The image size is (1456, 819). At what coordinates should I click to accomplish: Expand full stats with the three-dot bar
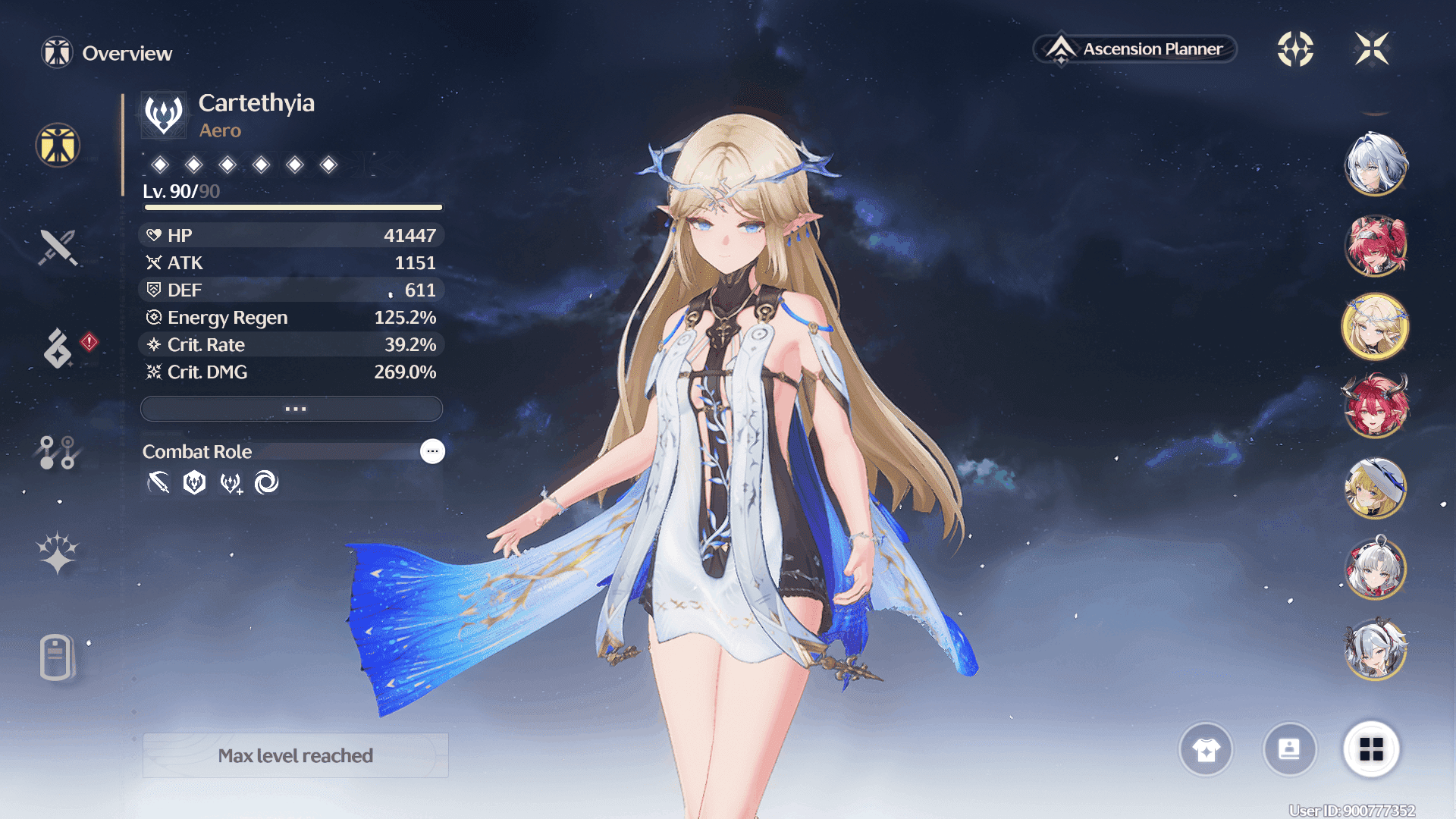pos(292,409)
